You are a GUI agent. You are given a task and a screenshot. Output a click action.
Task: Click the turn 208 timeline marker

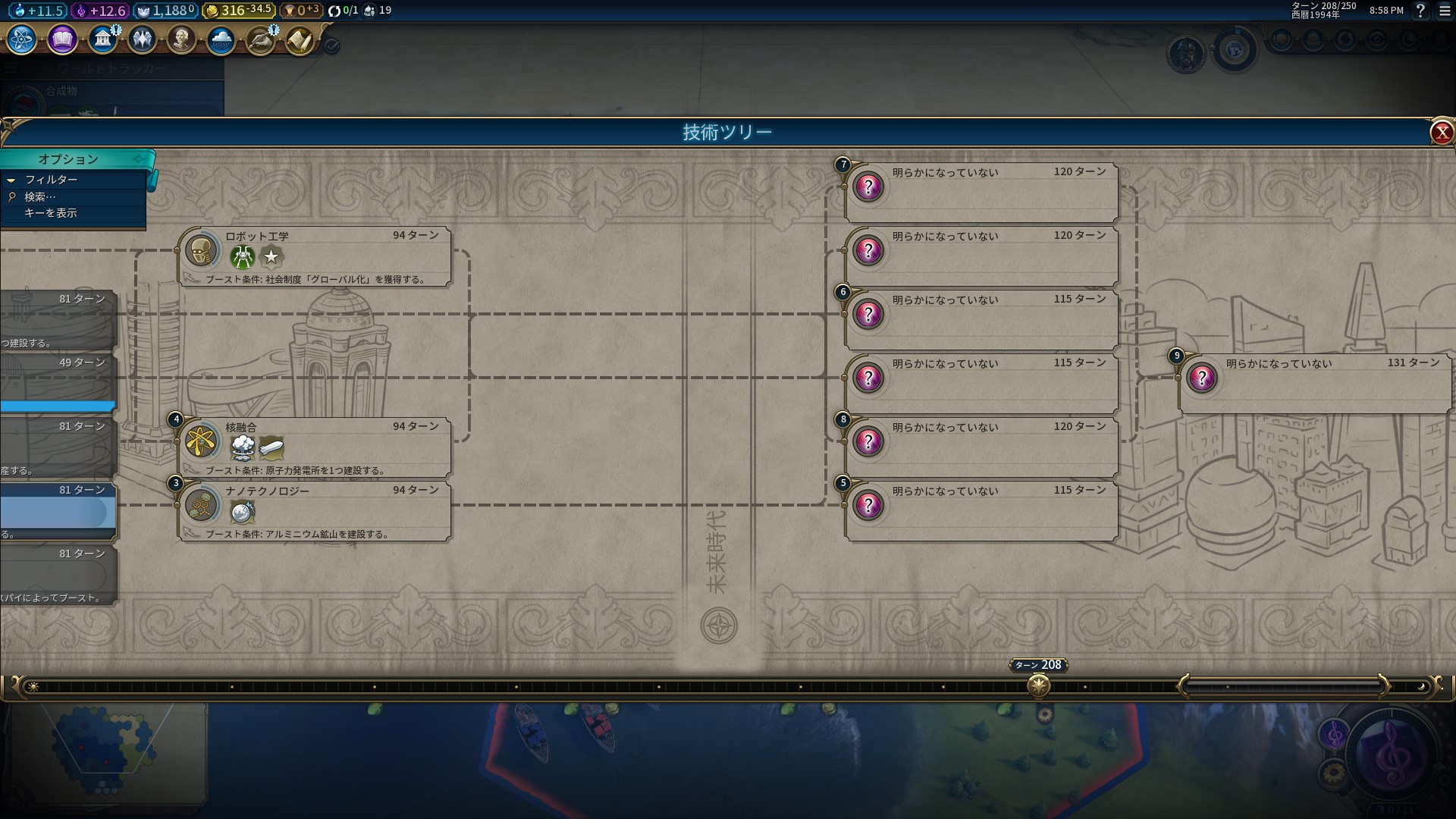pyautogui.click(x=1038, y=686)
